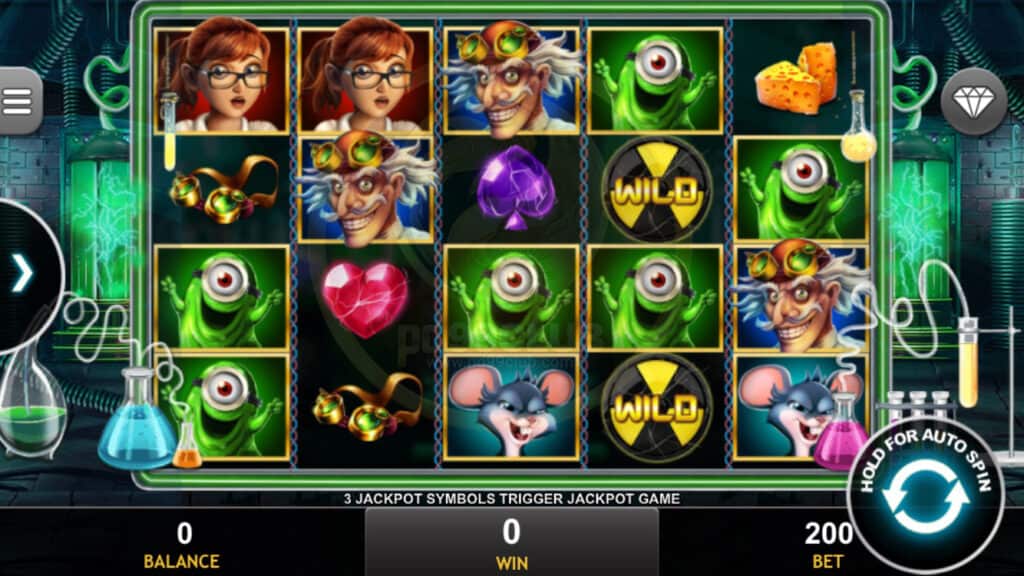Viewport: 1024px width, 576px height.
Task: Open the diamond icon button
Action: point(973,101)
